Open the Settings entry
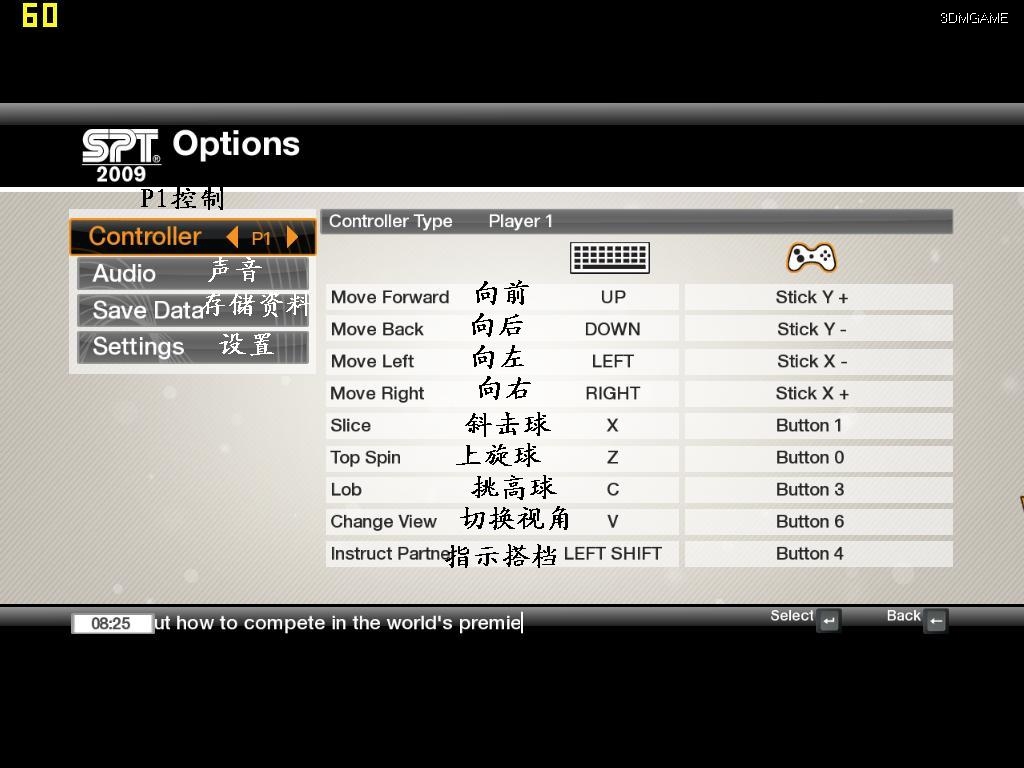The image size is (1024, 768). pos(138,346)
